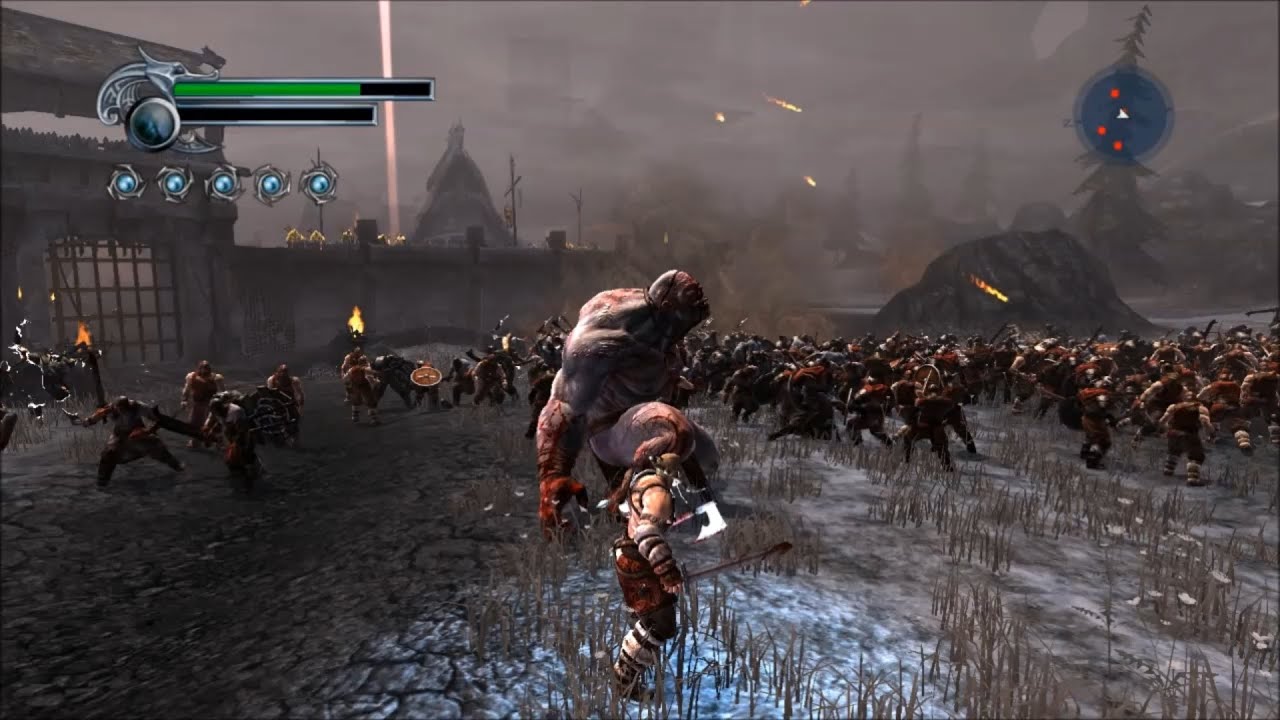
Task: Select the second rune orb in the HUD
Action: pos(172,185)
